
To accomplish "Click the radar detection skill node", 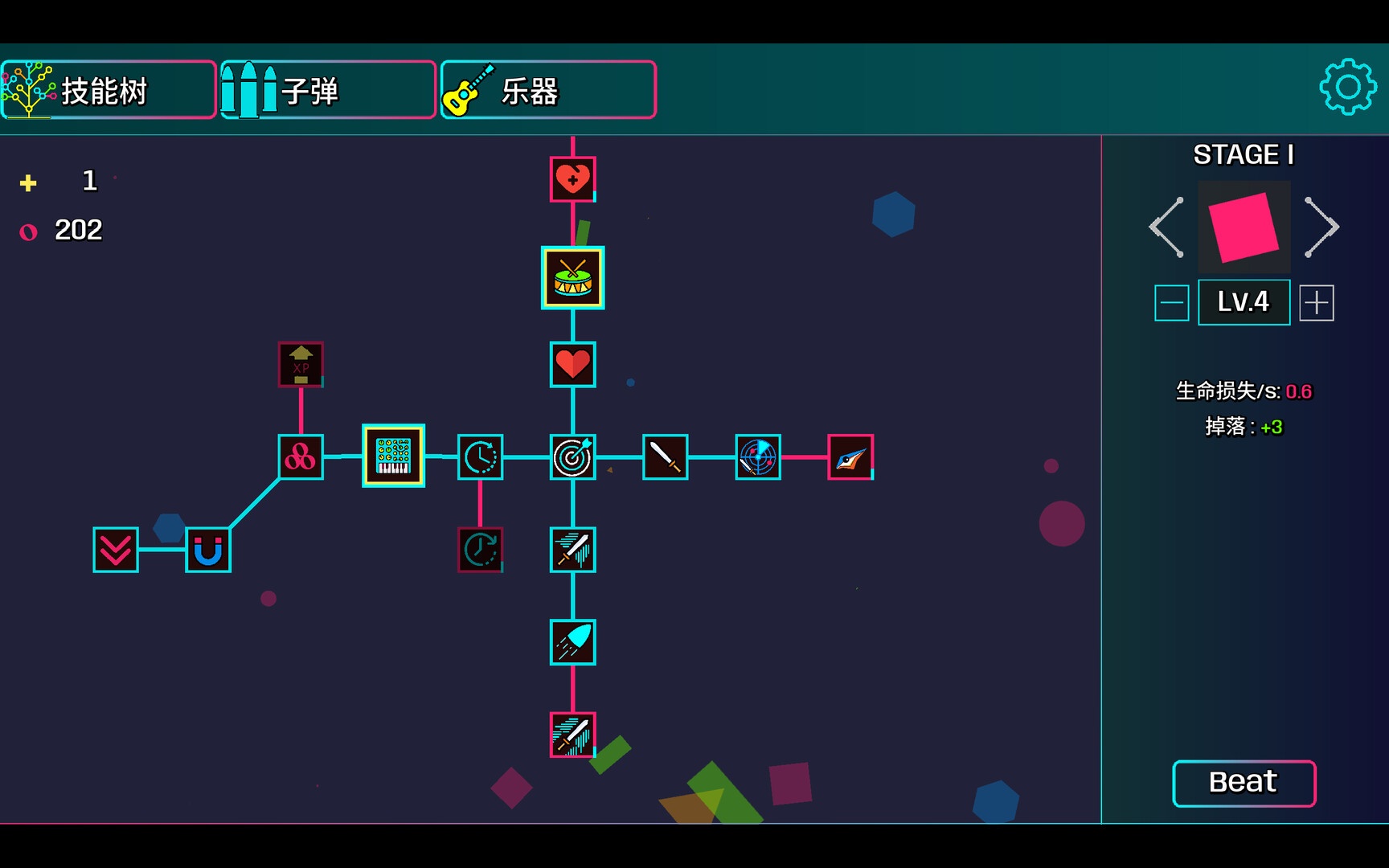I will [757, 457].
